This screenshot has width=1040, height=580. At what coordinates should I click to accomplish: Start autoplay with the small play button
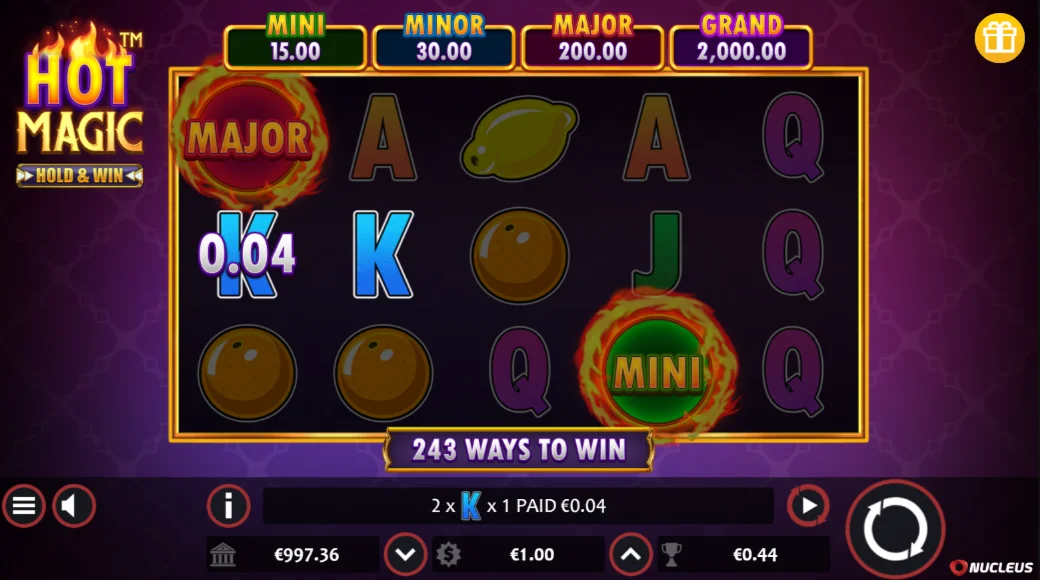pos(808,506)
